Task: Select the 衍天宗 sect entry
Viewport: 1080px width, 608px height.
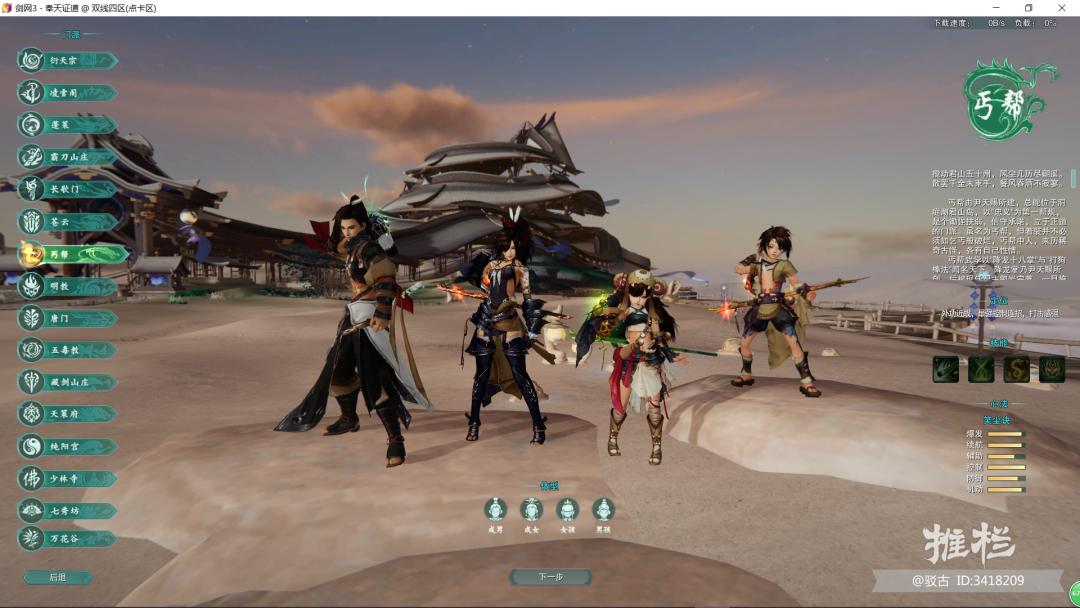Action: click(x=66, y=61)
